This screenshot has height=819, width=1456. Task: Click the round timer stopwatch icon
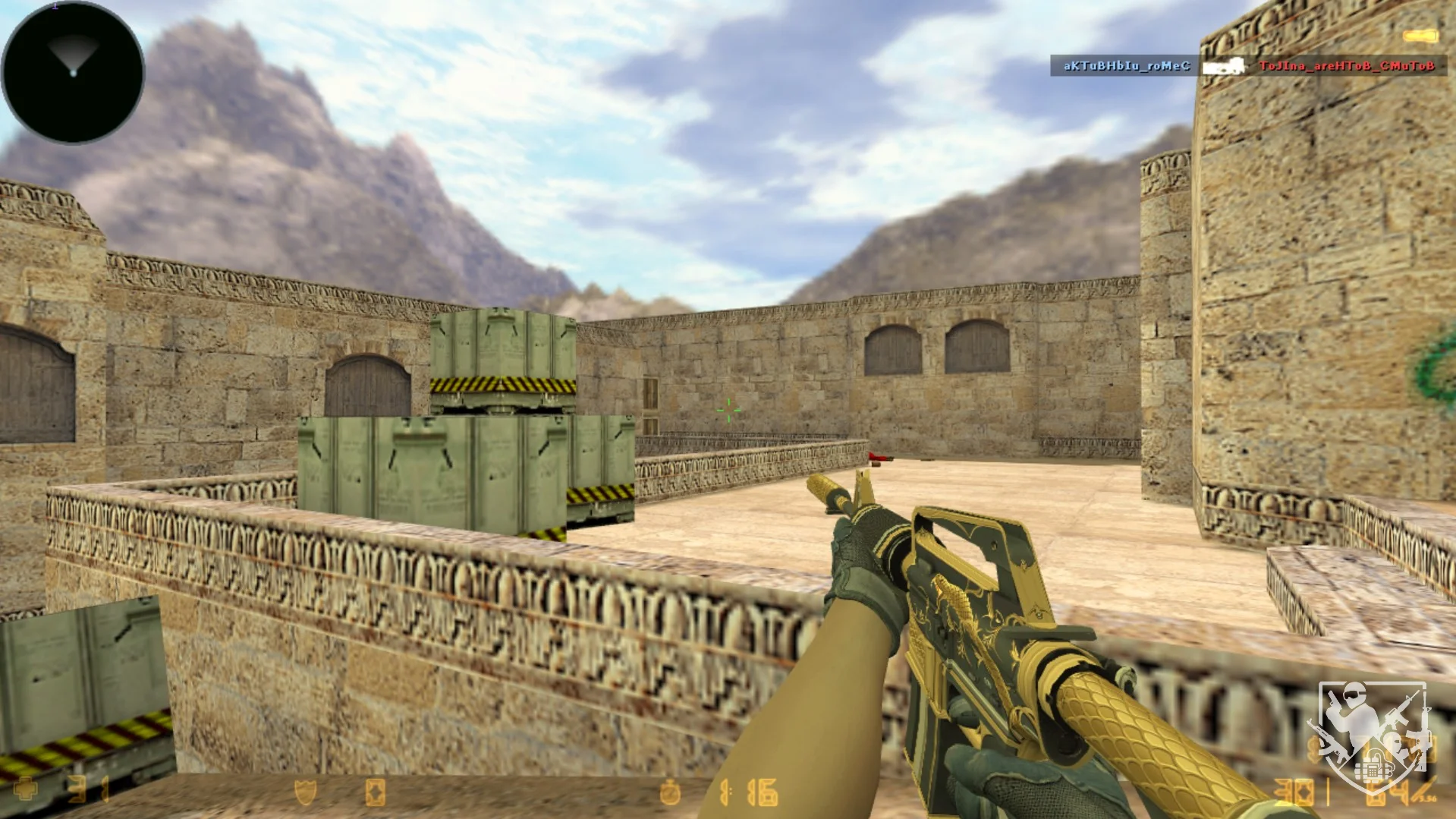click(669, 792)
